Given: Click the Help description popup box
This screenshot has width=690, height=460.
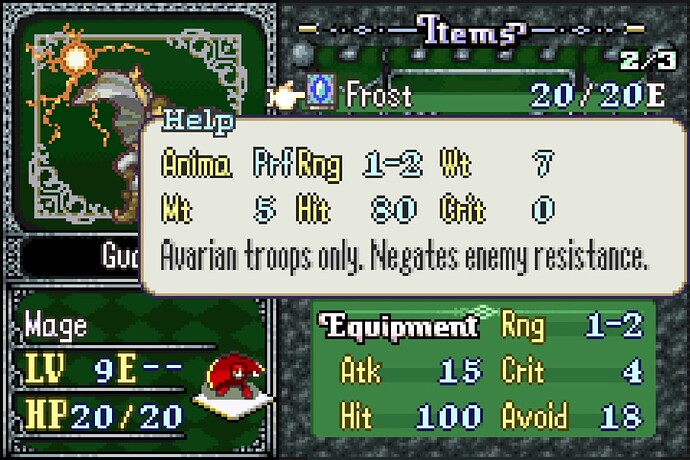Looking at the screenshot, I should click(405, 208).
